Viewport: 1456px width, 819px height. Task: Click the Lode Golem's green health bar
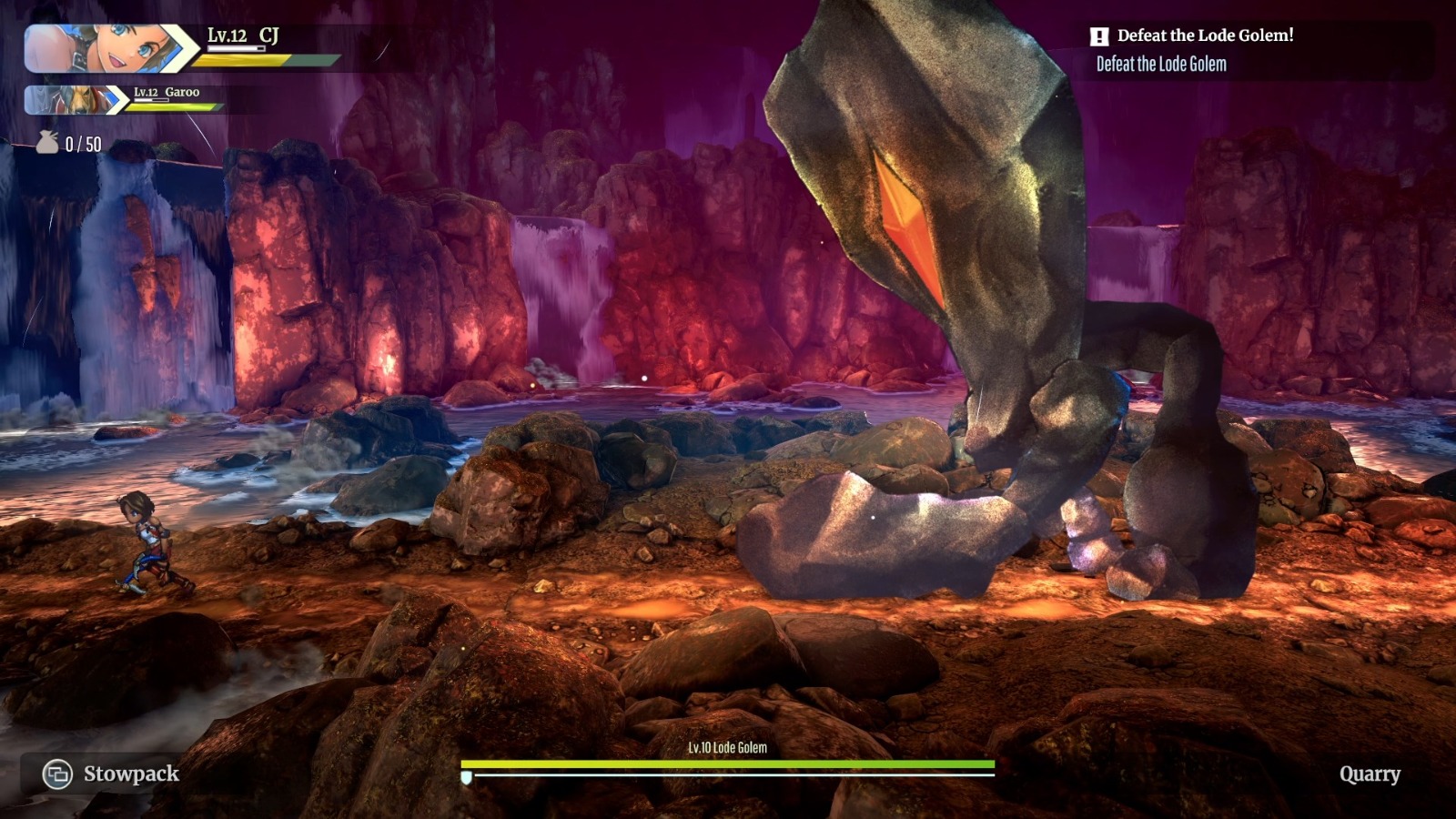point(728,764)
